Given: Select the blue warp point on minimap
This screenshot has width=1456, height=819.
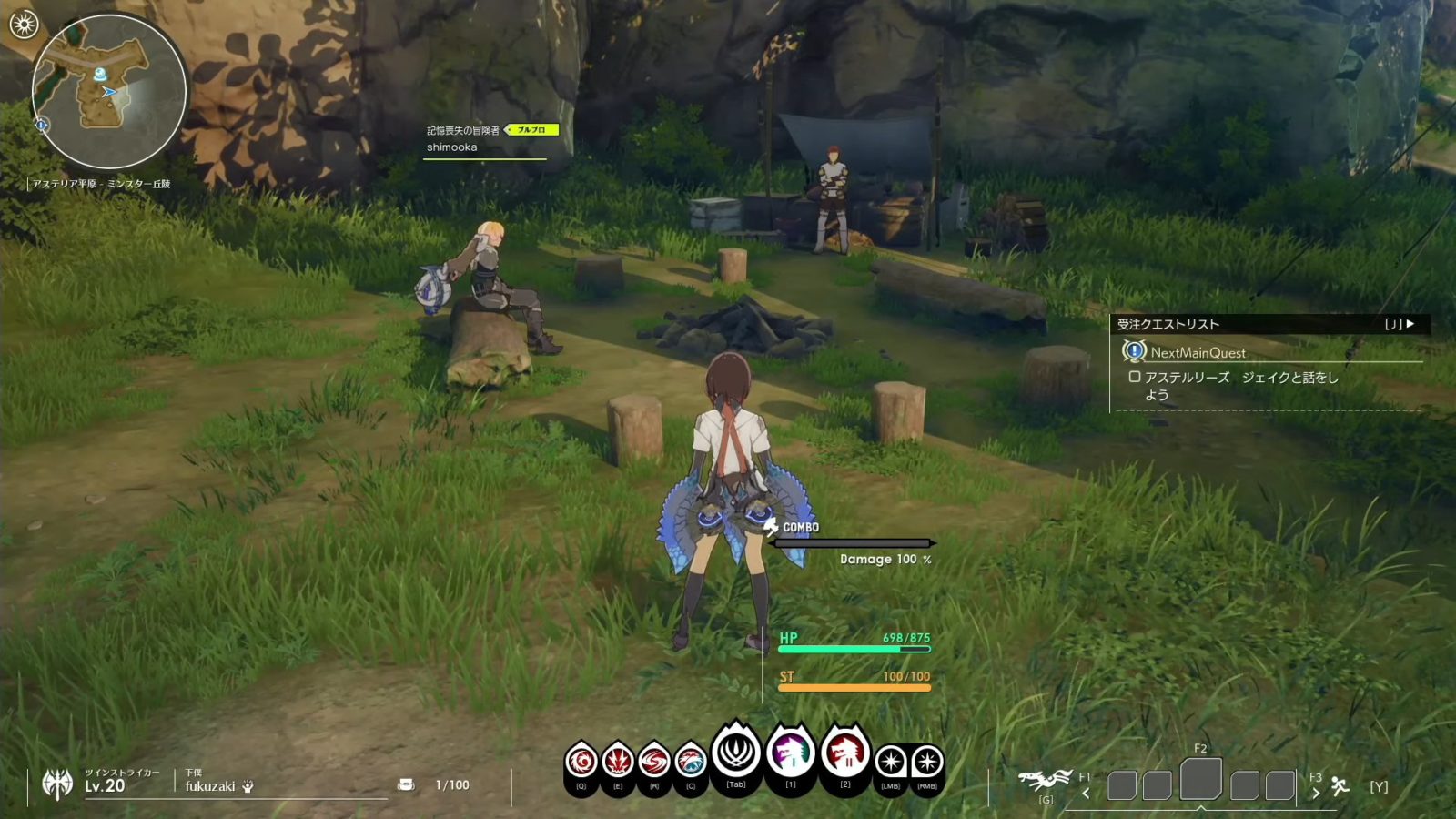Looking at the screenshot, I should tap(101, 72).
